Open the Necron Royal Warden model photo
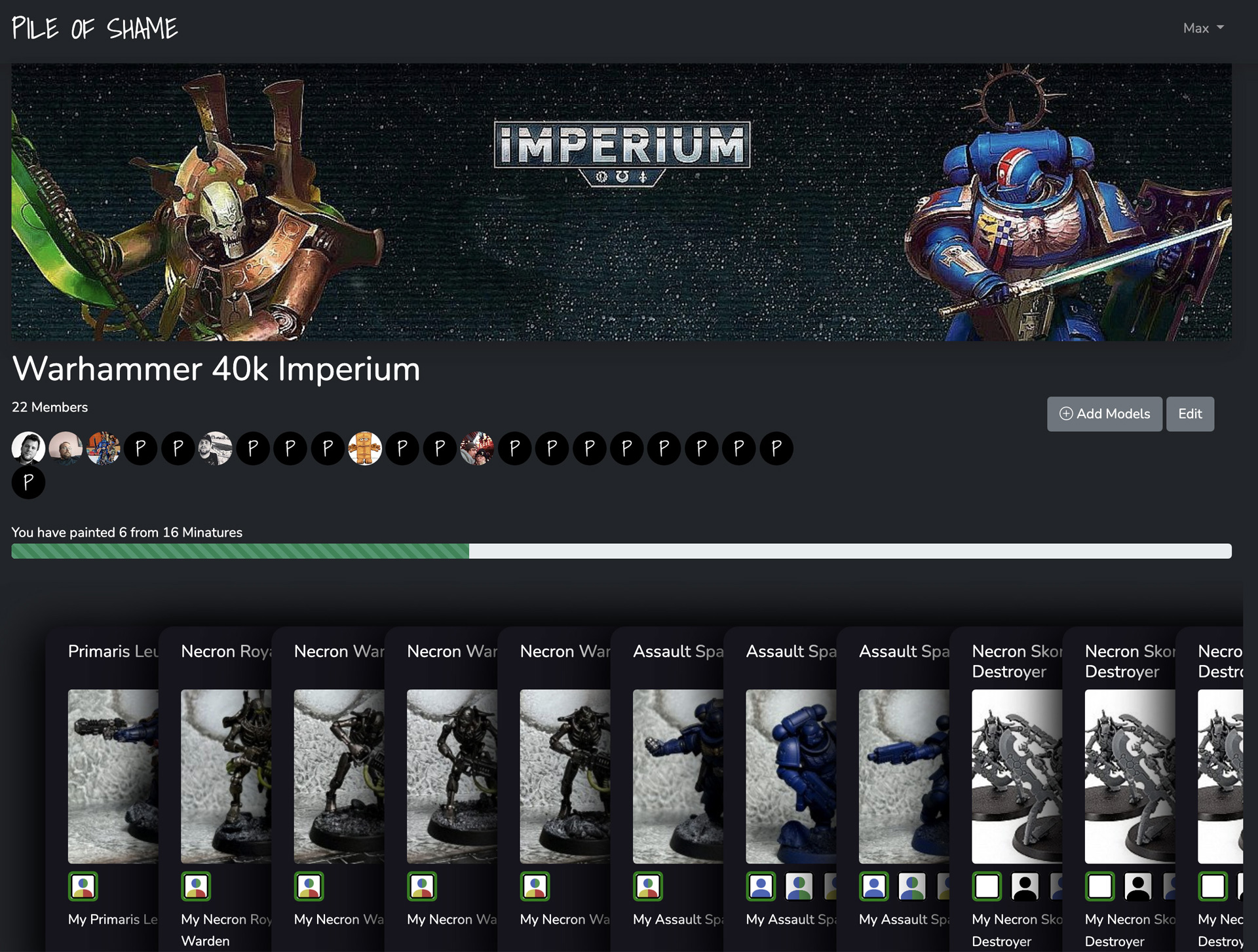Screen dimensions: 1258x952 [x=226, y=776]
